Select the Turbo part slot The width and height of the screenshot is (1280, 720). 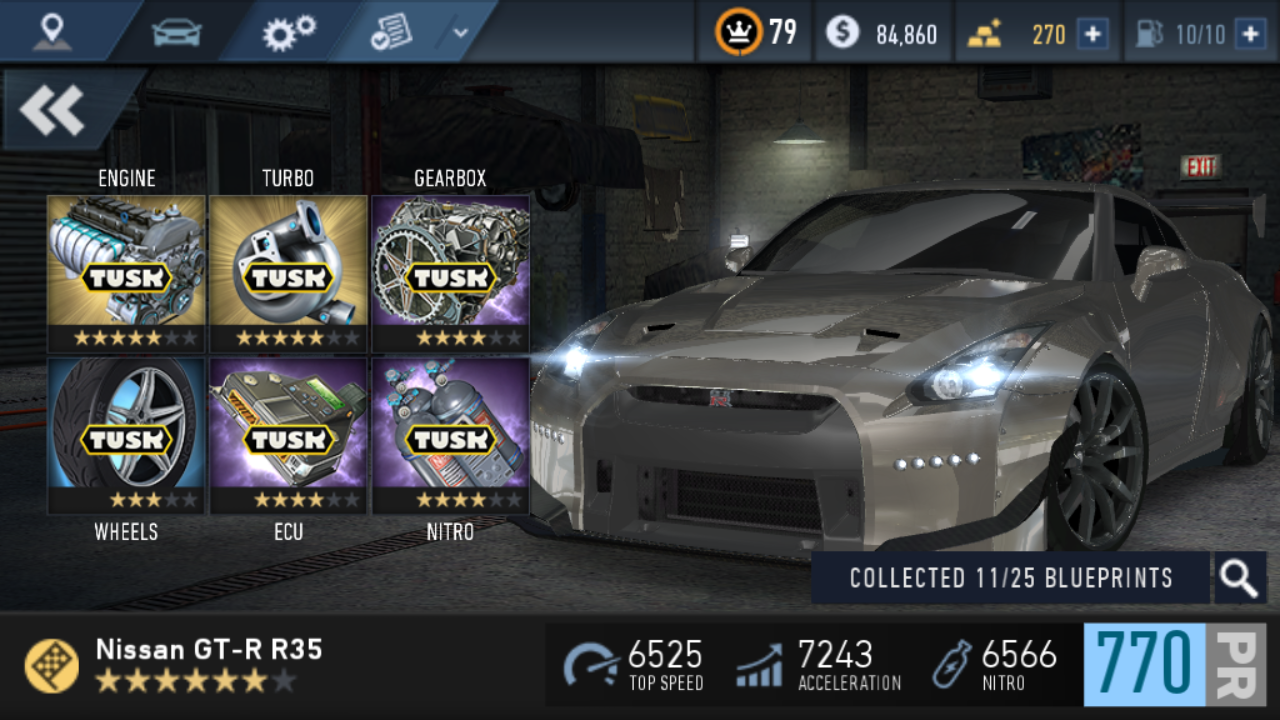[x=288, y=273]
